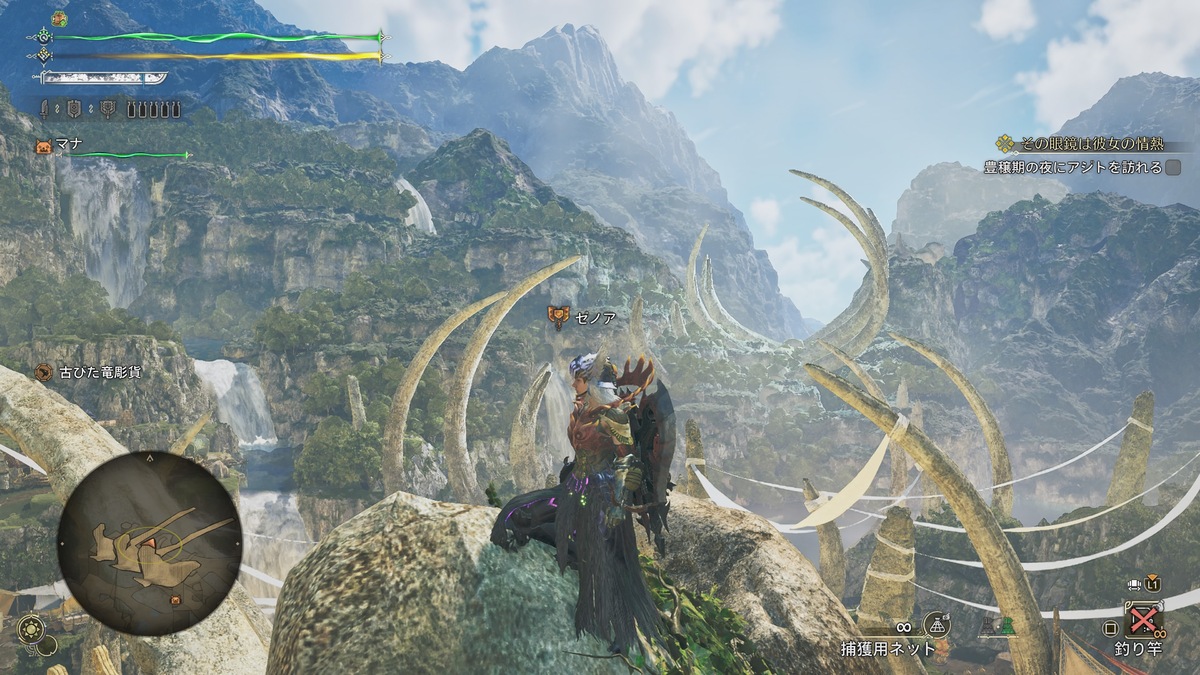The height and width of the screenshot is (675, 1200).
Task: Open the circular minimap
Action: click(149, 542)
